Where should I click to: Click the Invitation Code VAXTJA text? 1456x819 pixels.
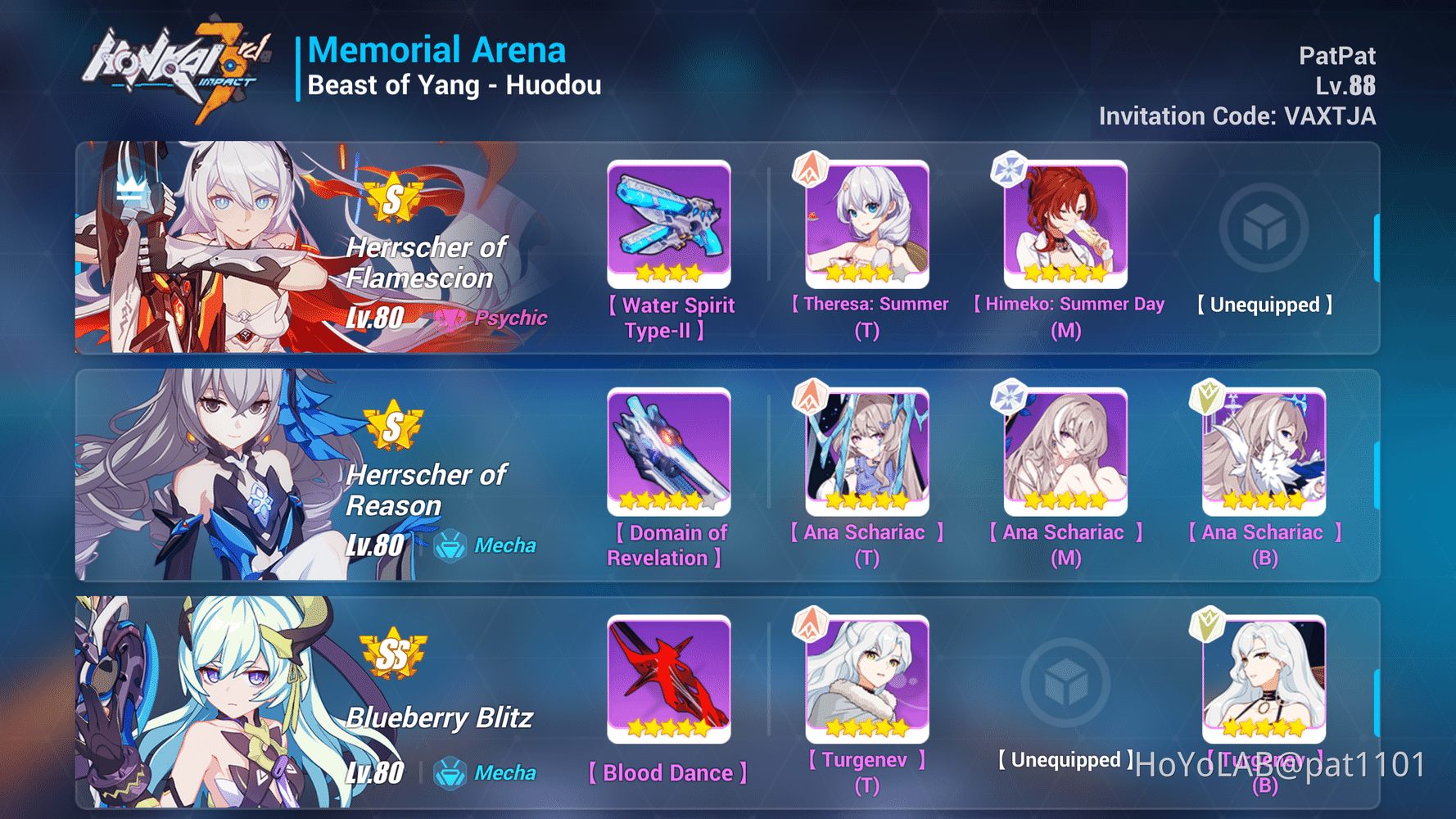(1237, 115)
